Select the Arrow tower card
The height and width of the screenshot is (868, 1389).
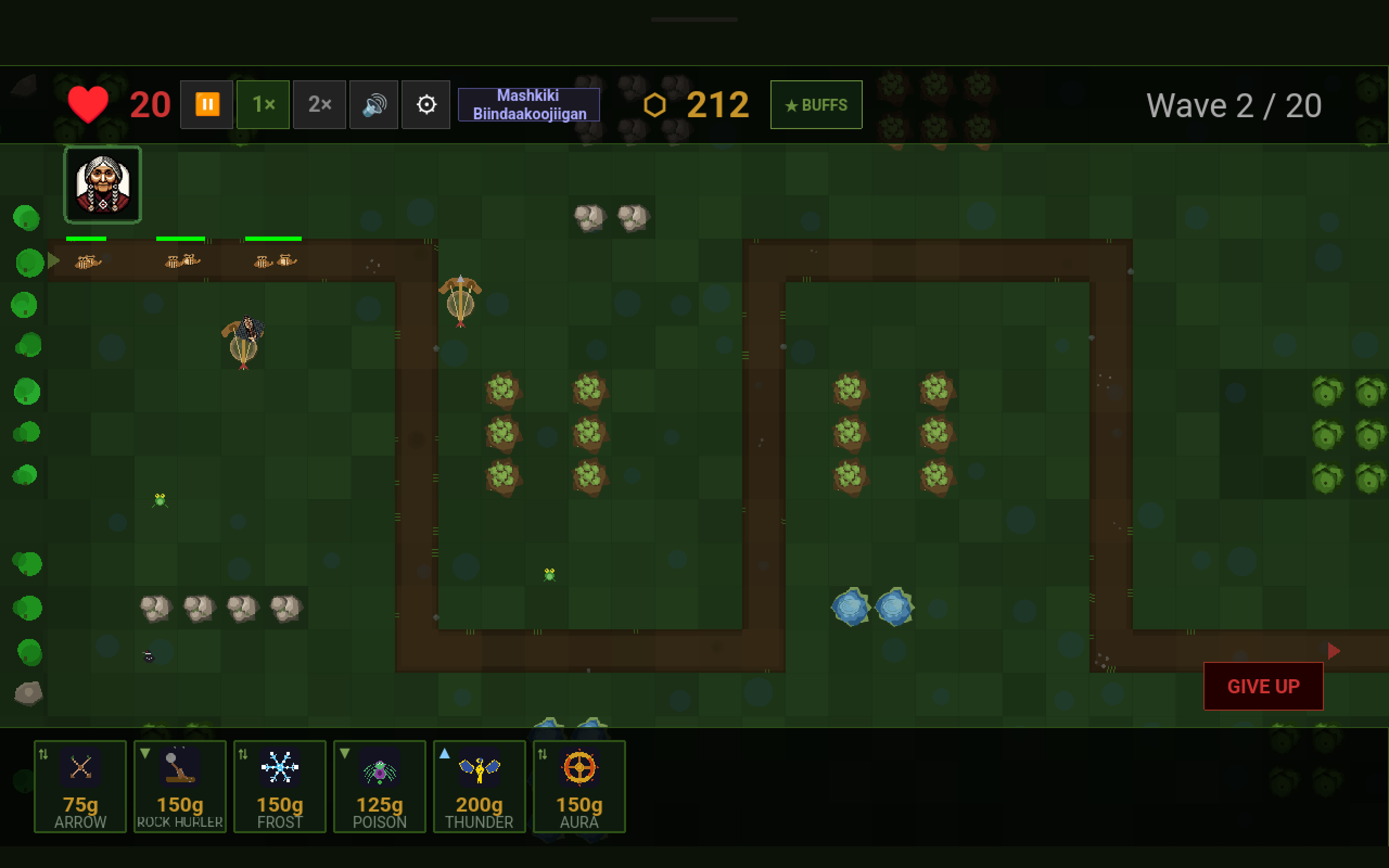click(80, 787)
